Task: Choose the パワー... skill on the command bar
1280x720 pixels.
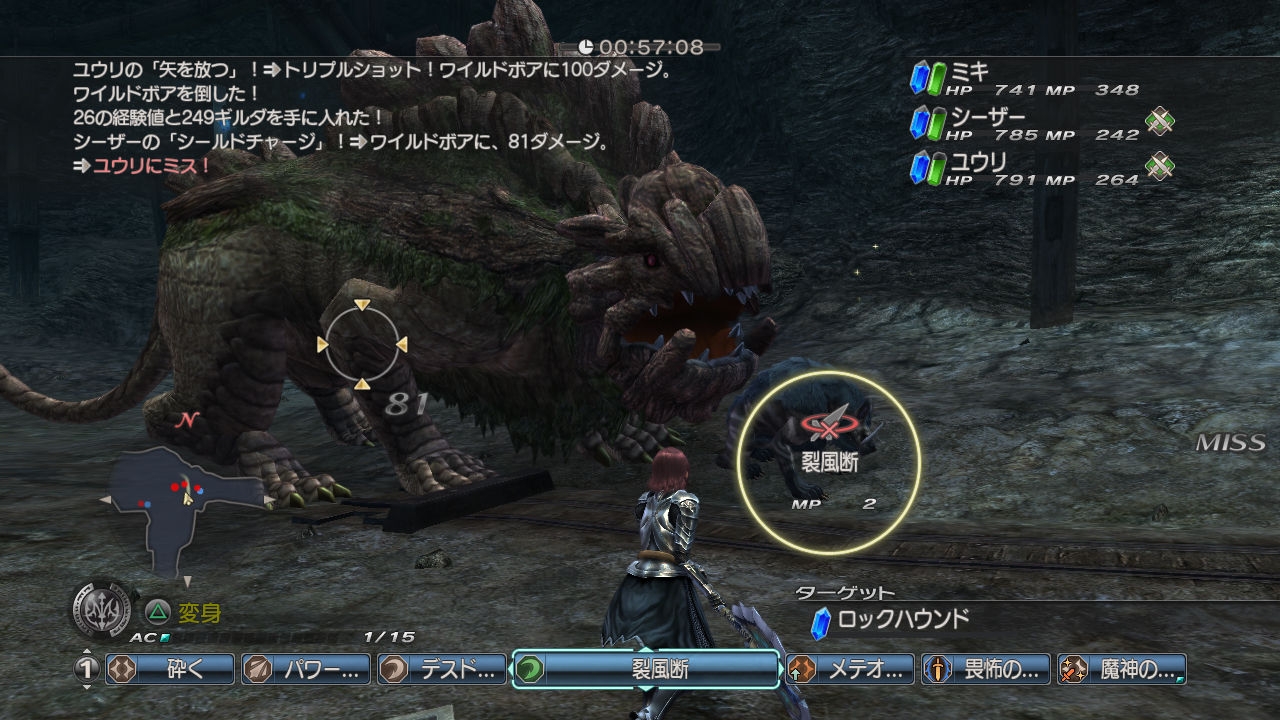Action: [x=306, y=669]
